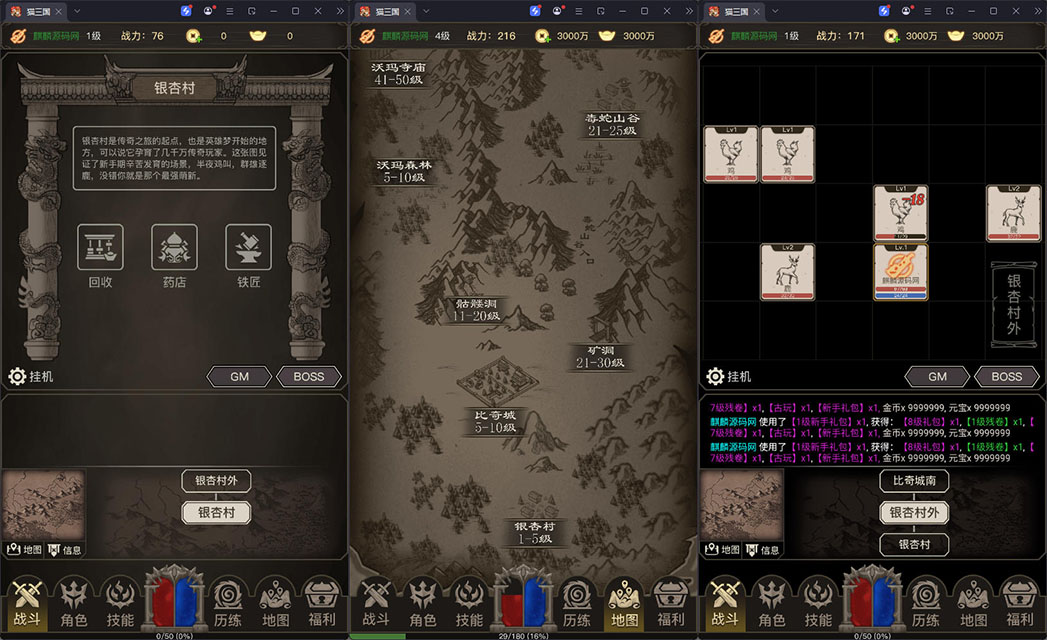Image resolution: width=1047 pixels, height=640 pixels.
Task: Travel to 沃玛森林 5-10级
Action: (402, 171)
